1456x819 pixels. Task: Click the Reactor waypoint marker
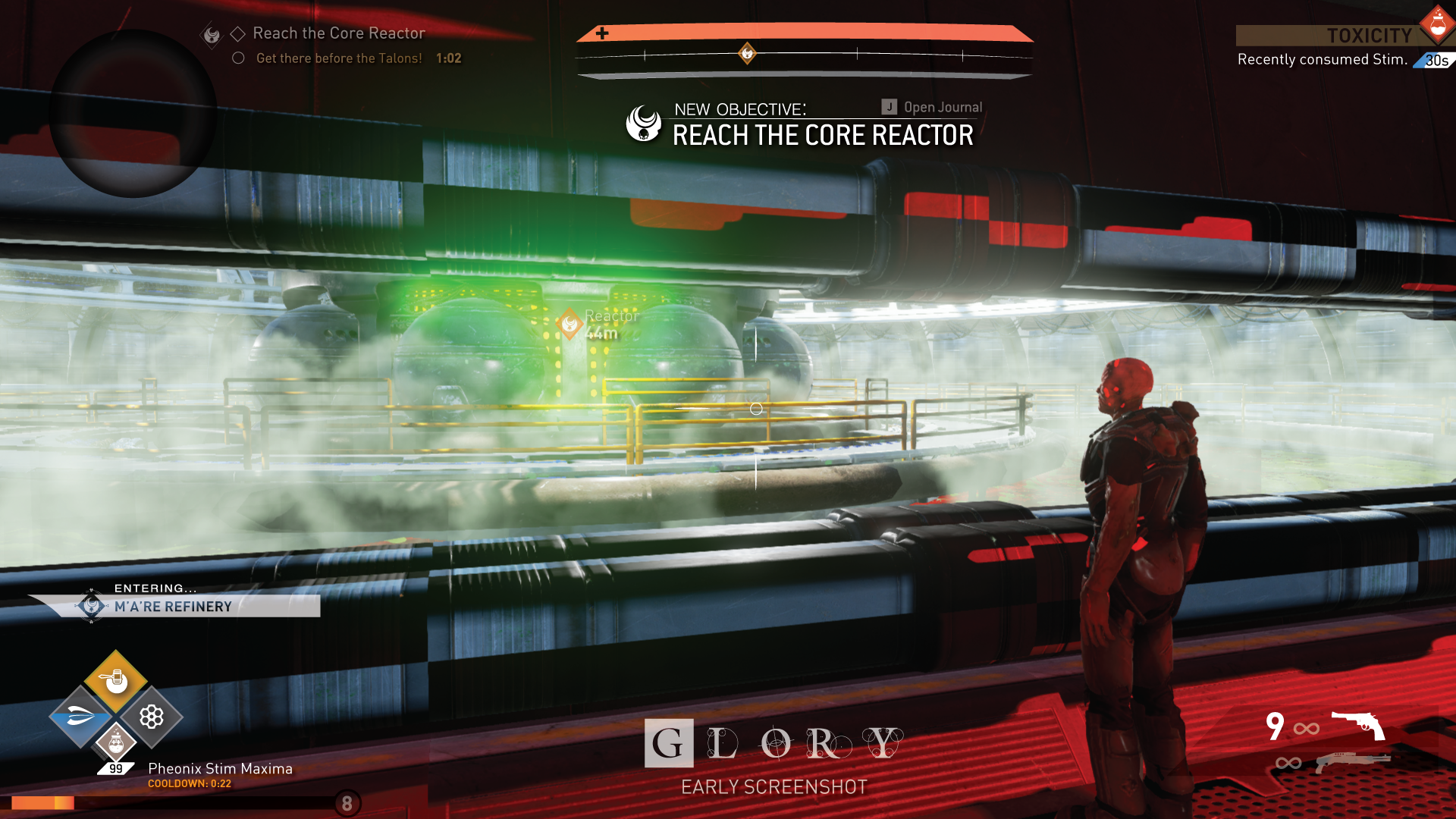coord(570,324)
